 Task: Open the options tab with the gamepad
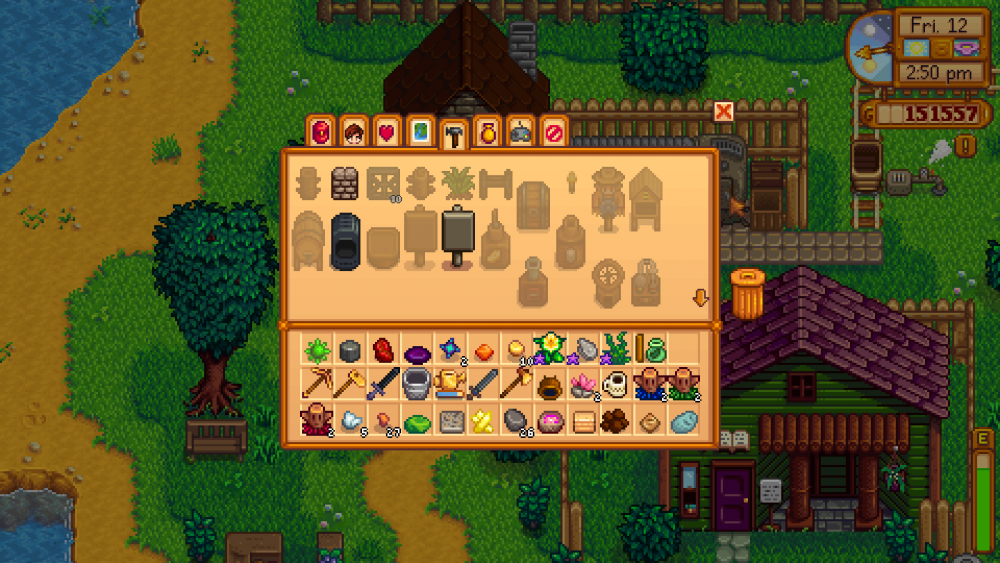[520, 131]
